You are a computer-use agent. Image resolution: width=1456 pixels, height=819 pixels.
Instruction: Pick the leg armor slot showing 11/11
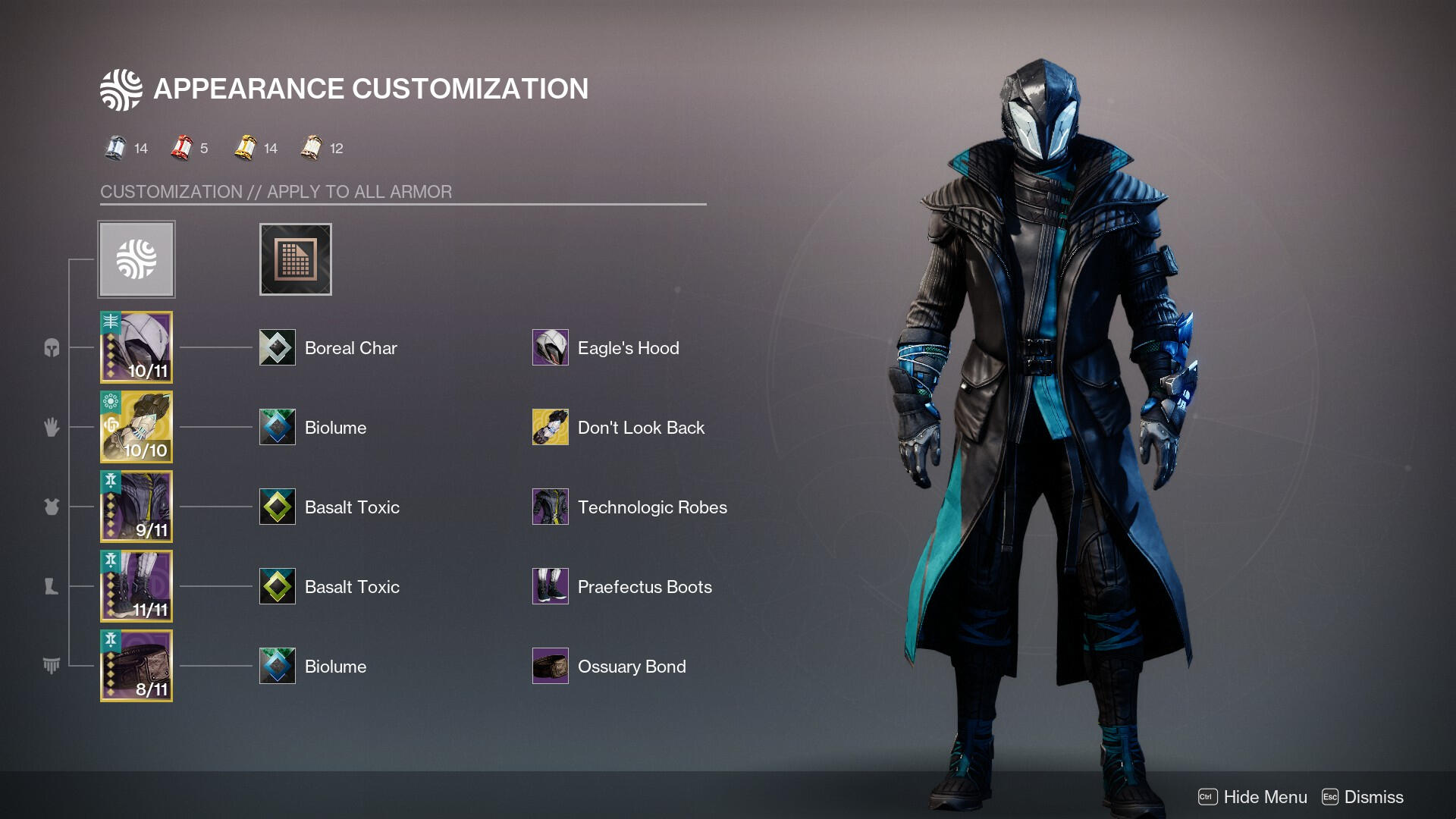click(136, 586)
